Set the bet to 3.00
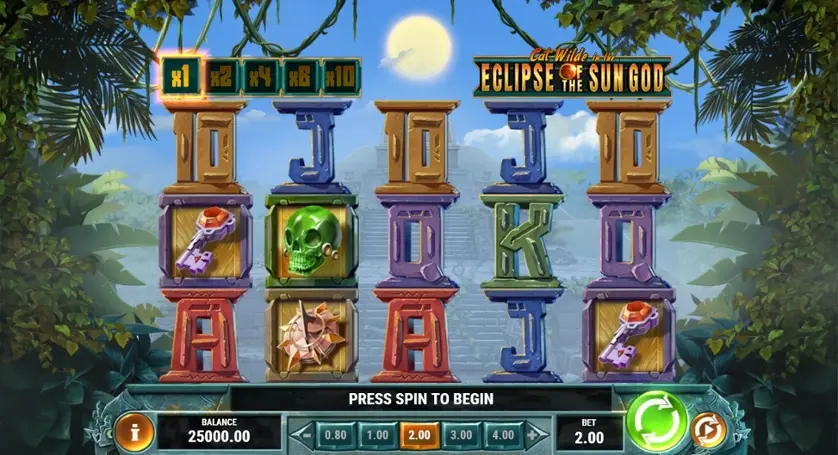Screen dimensions: 838x455 click(x=460, y=435)
